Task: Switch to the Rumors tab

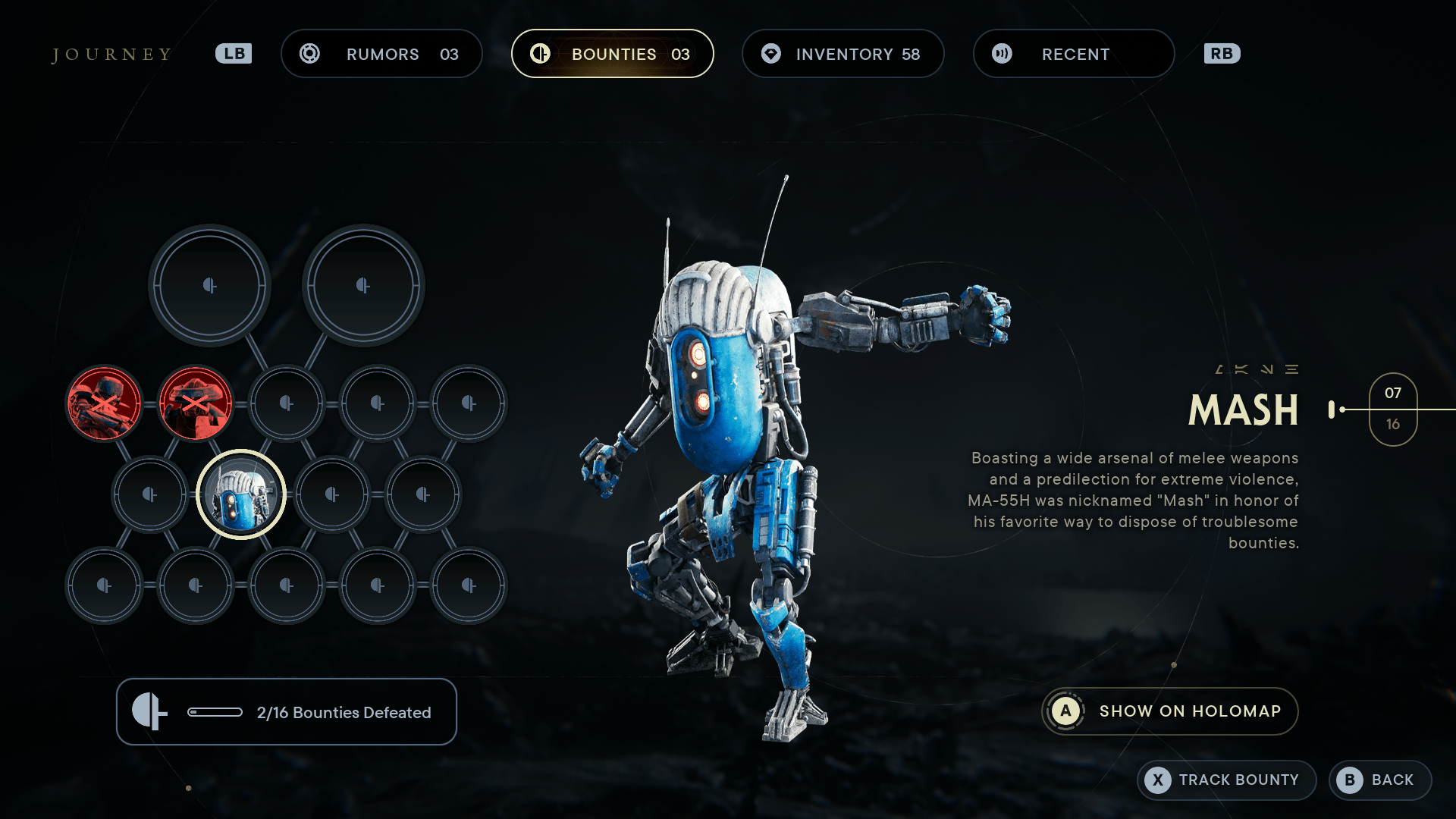Action: point(381,54)
